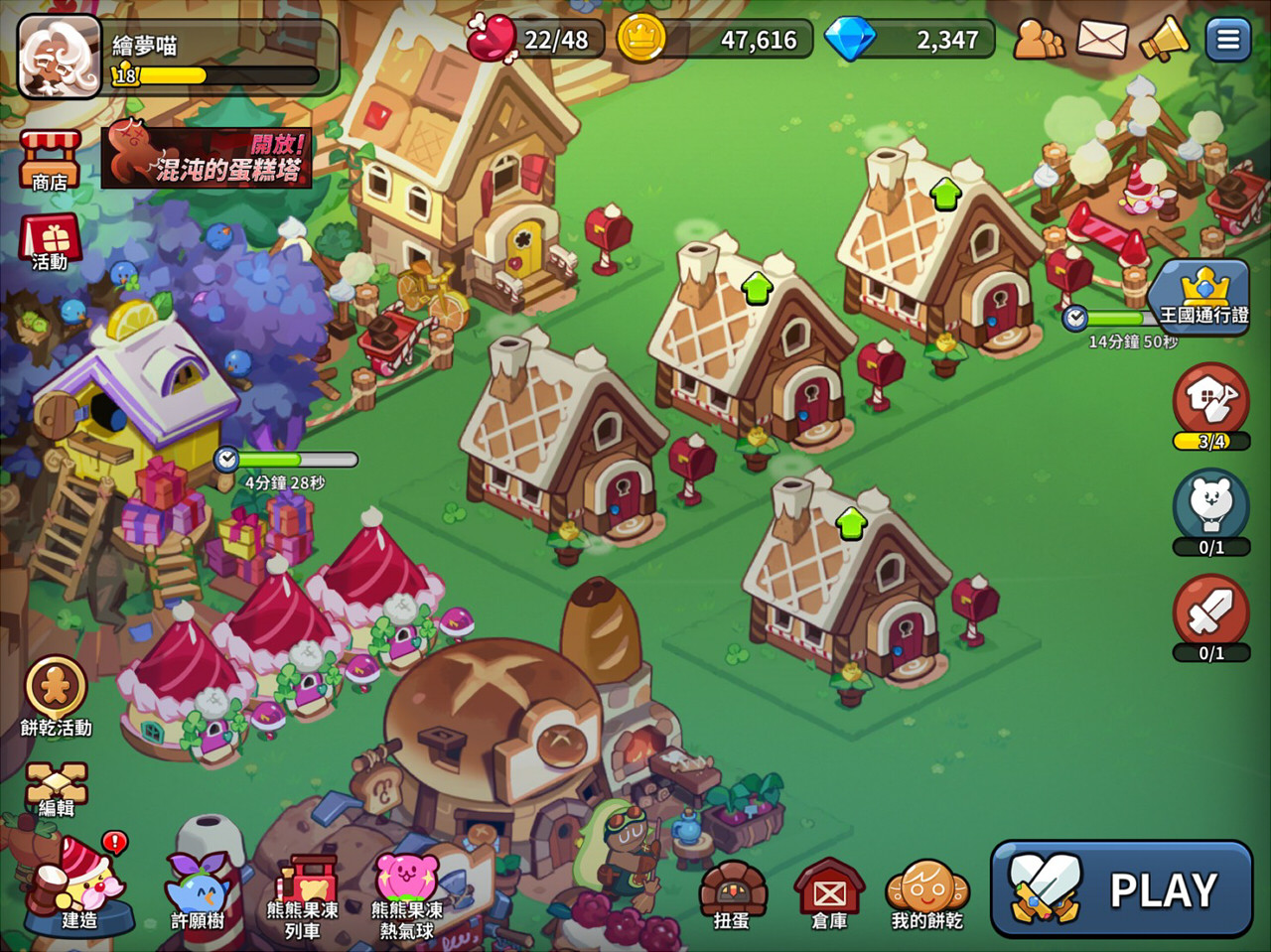Open 餅乾活動 cookie activities

[56, 695]
